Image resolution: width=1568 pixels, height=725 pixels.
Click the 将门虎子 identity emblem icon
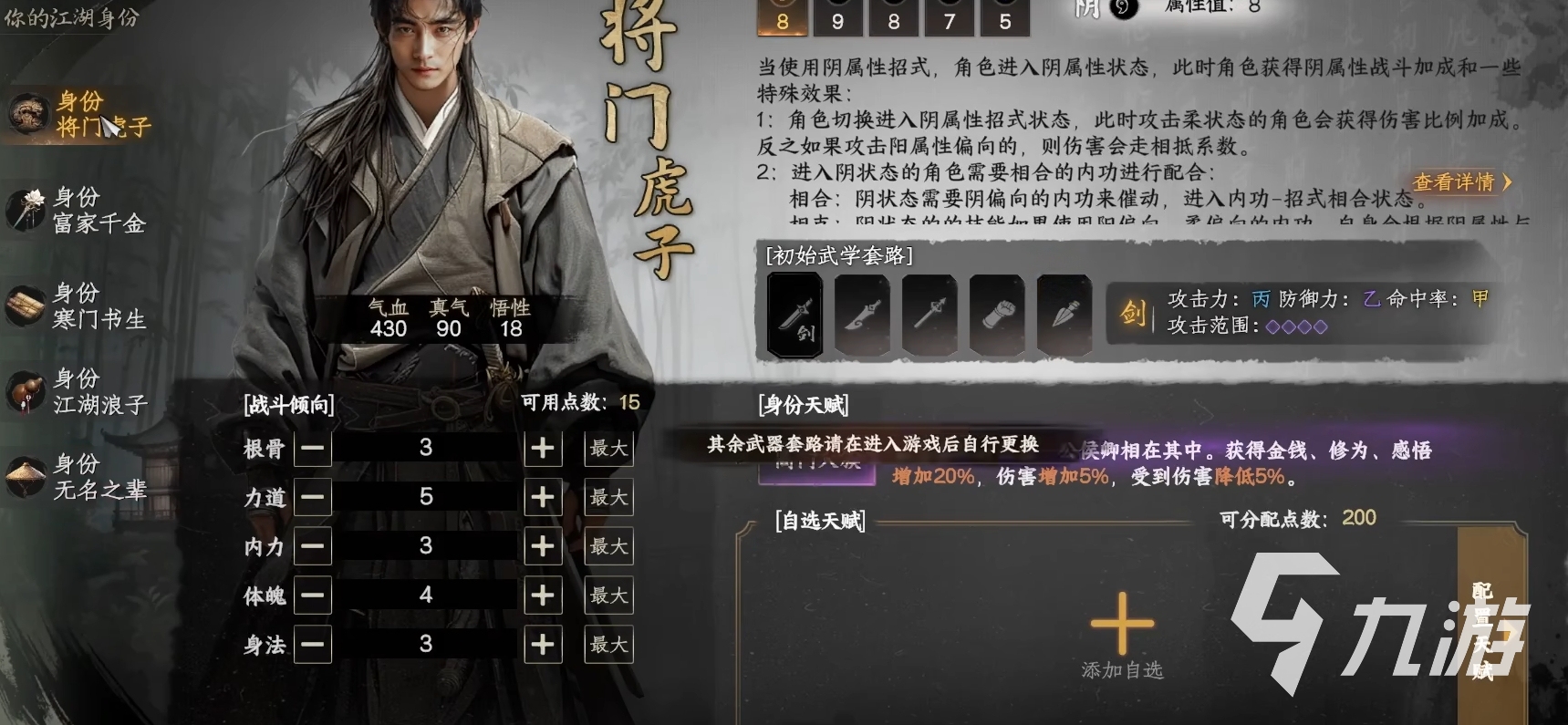(27, 114)
